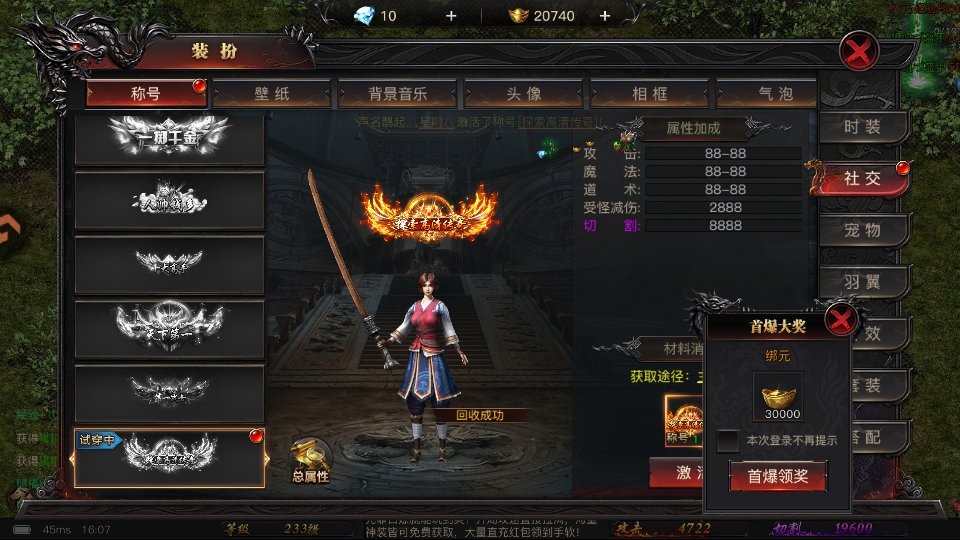Close the 装扮 dress-up window

[x=859, y=50]
